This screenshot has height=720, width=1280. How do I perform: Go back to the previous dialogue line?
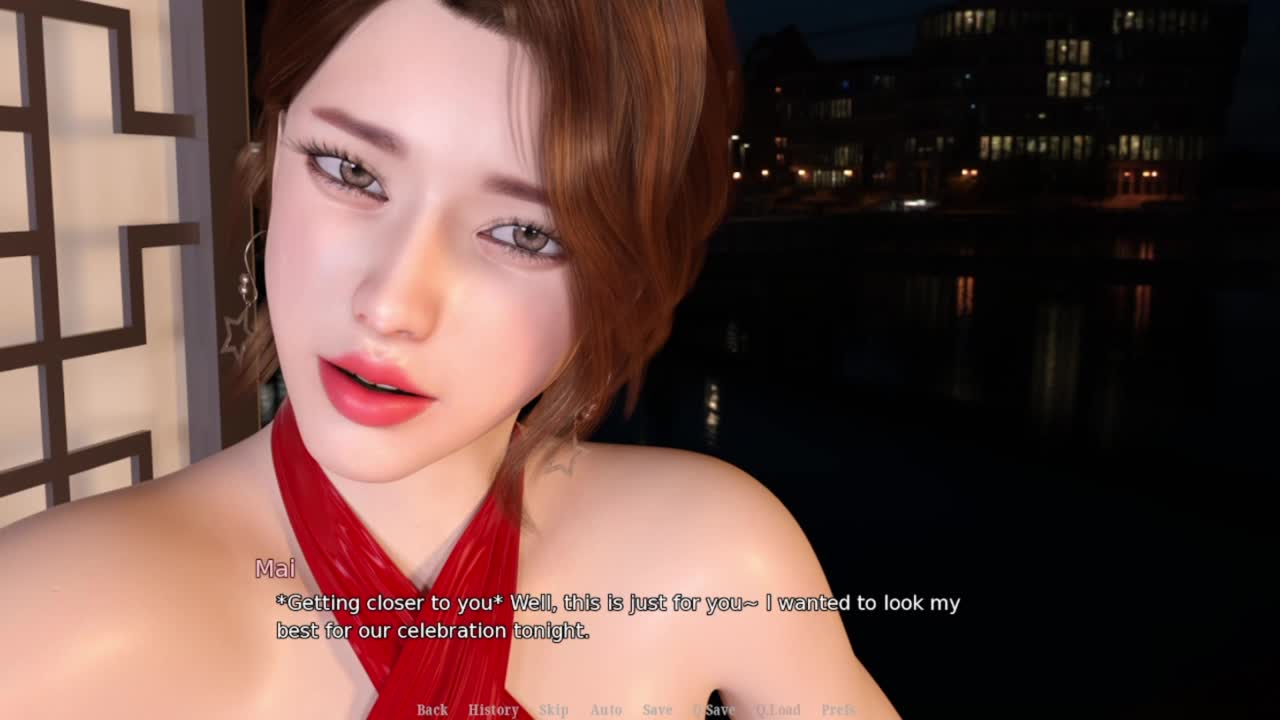click(432, 710)
